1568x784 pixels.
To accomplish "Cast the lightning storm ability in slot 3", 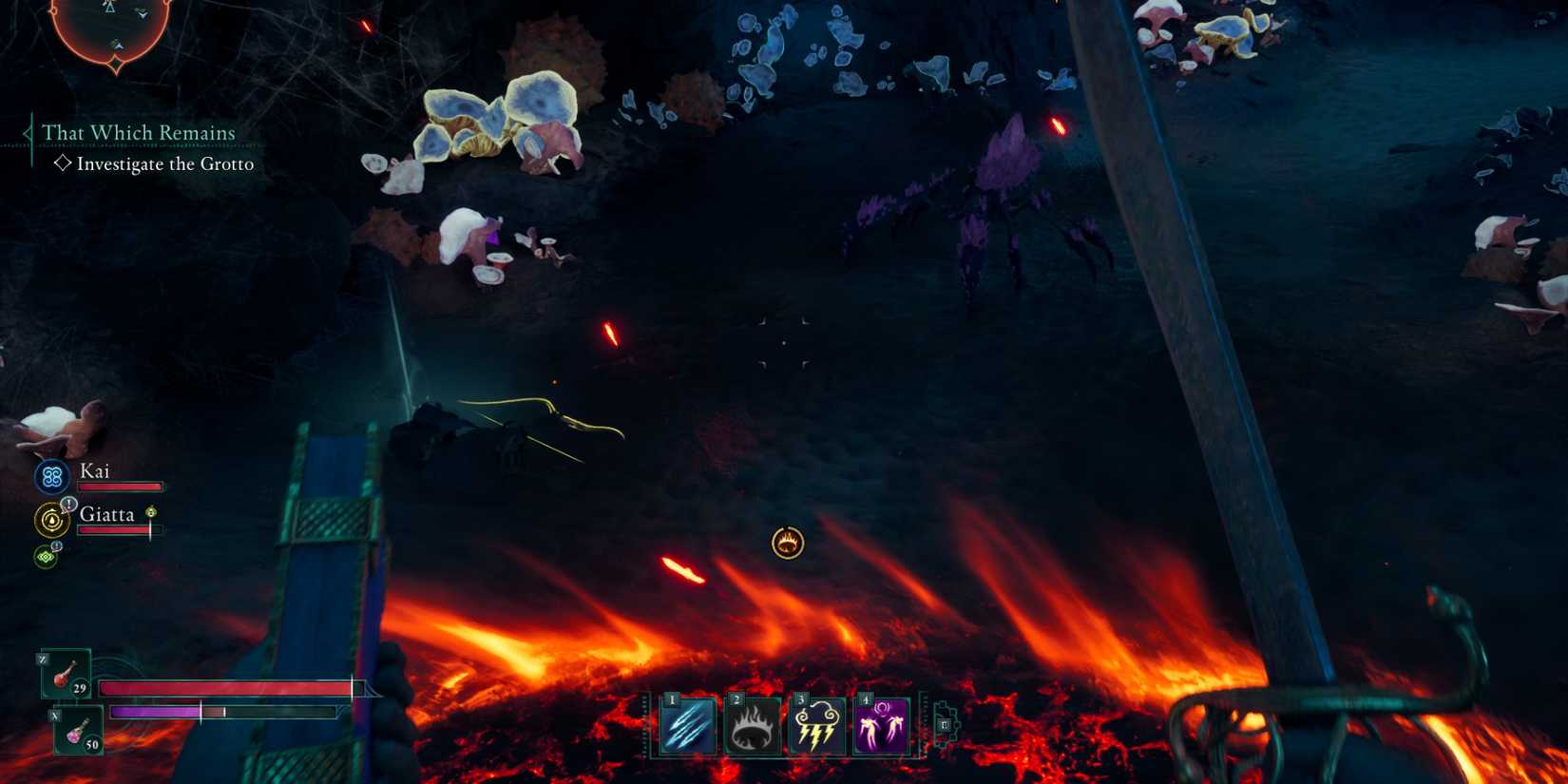I will tap(816, 726).
